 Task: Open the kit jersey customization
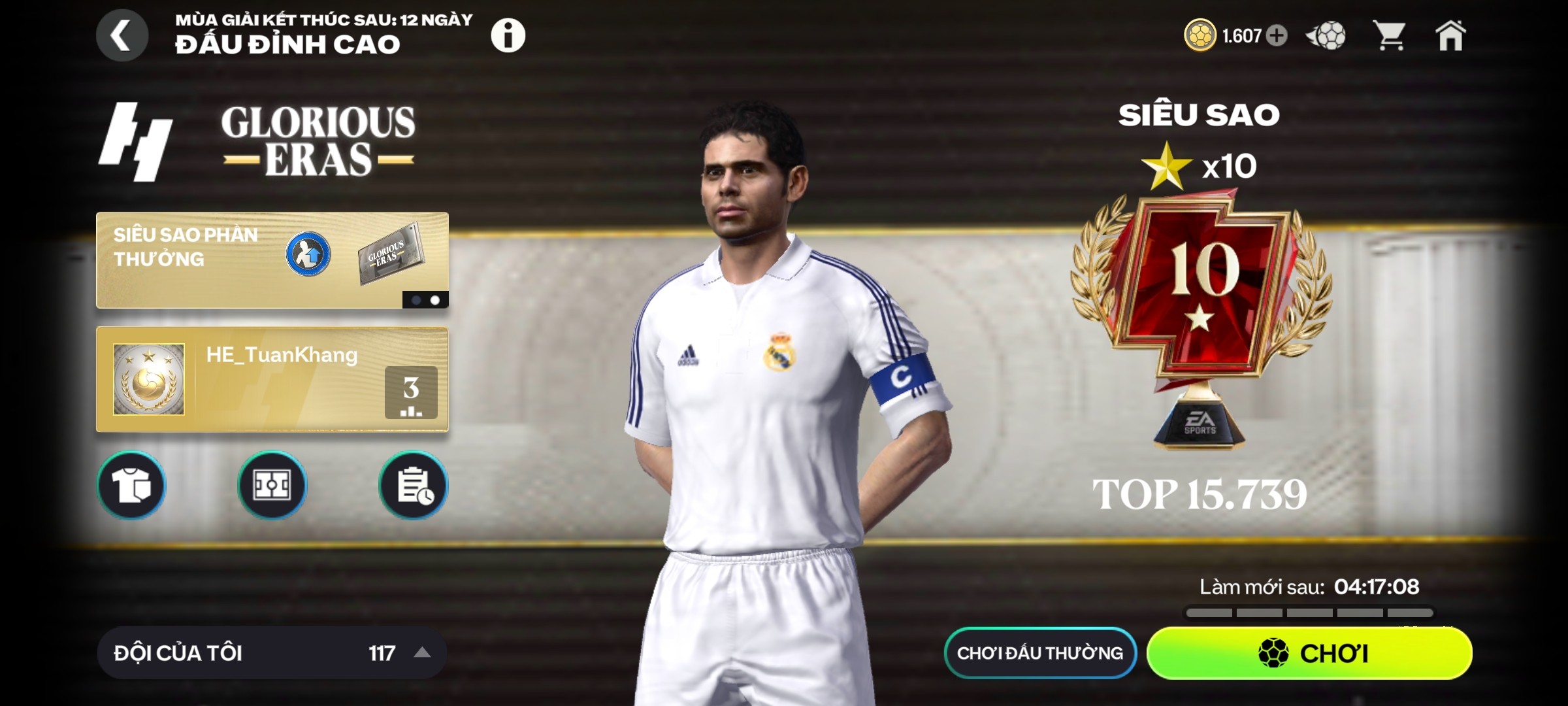131,486
